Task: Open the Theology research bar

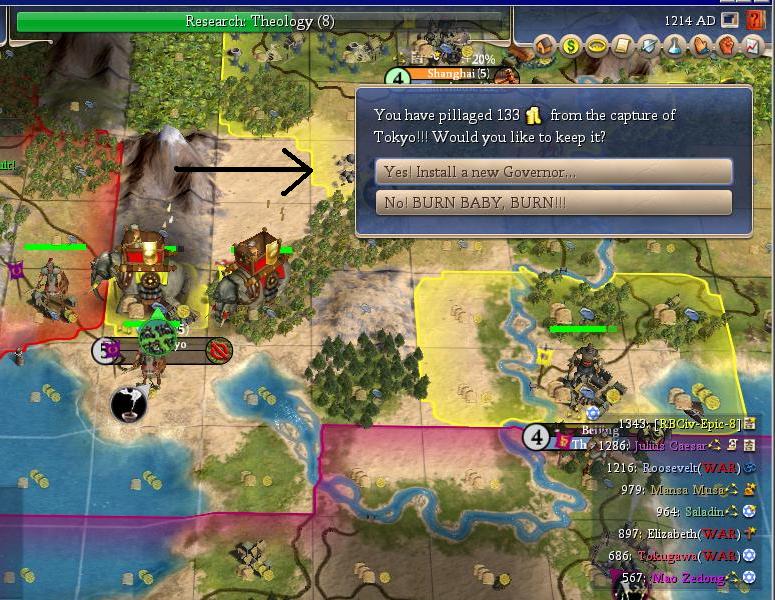Action: [260, 21]
